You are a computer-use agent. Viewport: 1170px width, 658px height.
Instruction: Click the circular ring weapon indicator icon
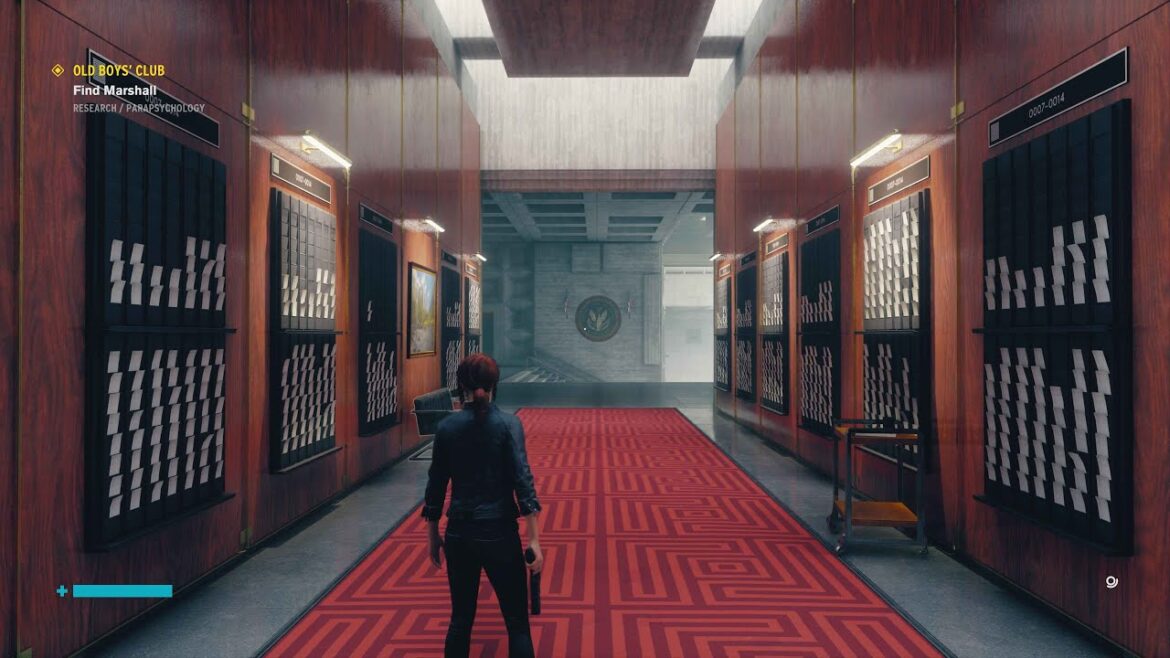pyautogui.click(x=1112, y=582)
